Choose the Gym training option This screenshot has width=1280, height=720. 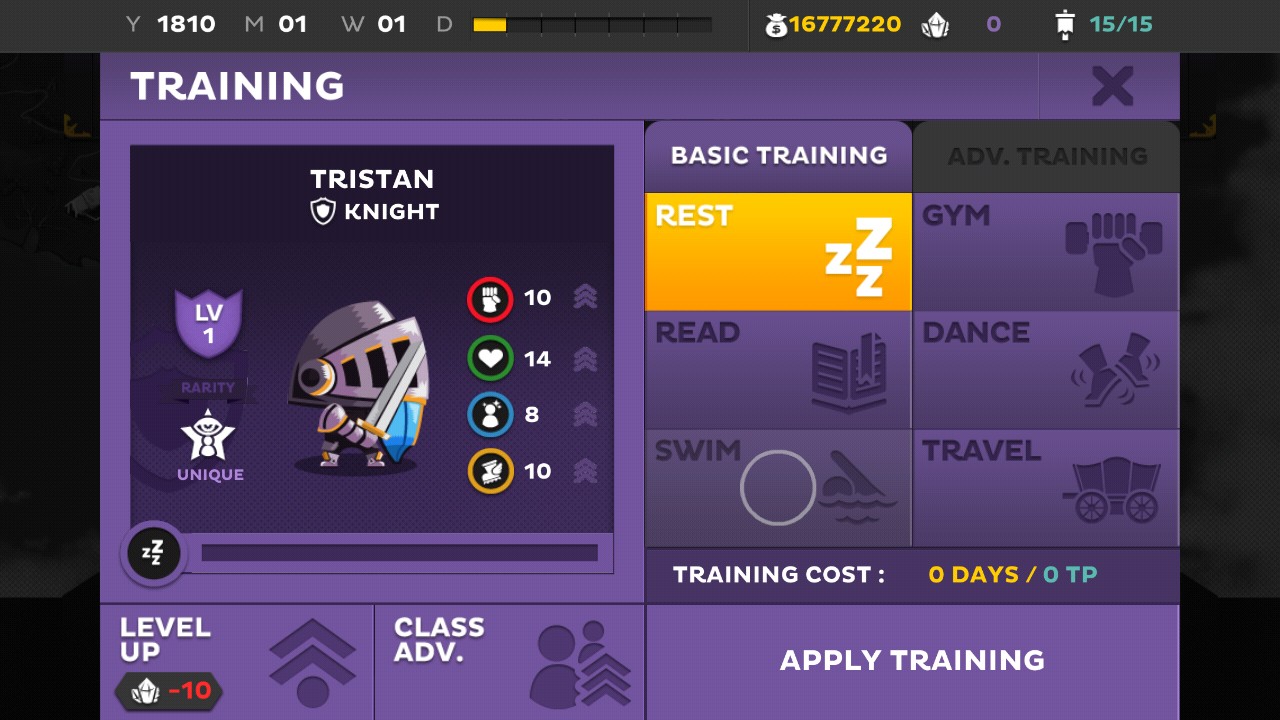coord(1046,252)
